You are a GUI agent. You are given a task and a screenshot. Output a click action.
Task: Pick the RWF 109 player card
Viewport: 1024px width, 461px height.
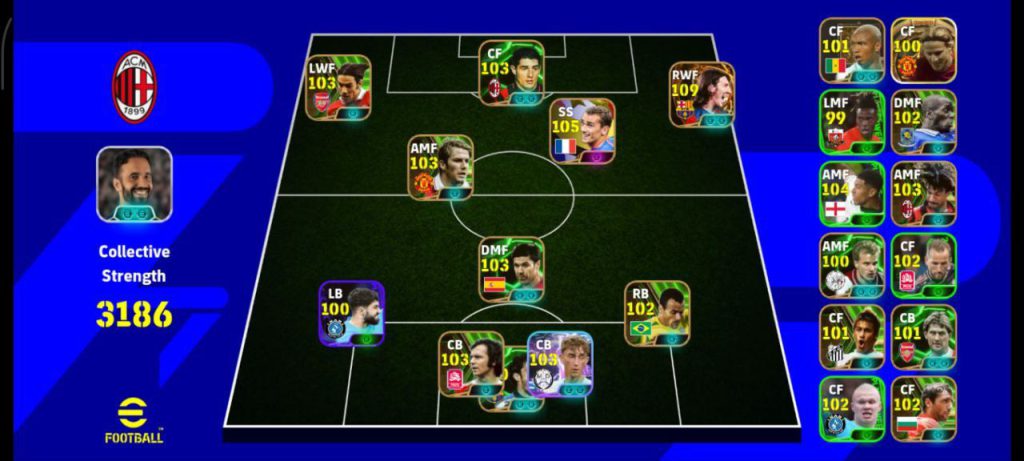point(701,95)
